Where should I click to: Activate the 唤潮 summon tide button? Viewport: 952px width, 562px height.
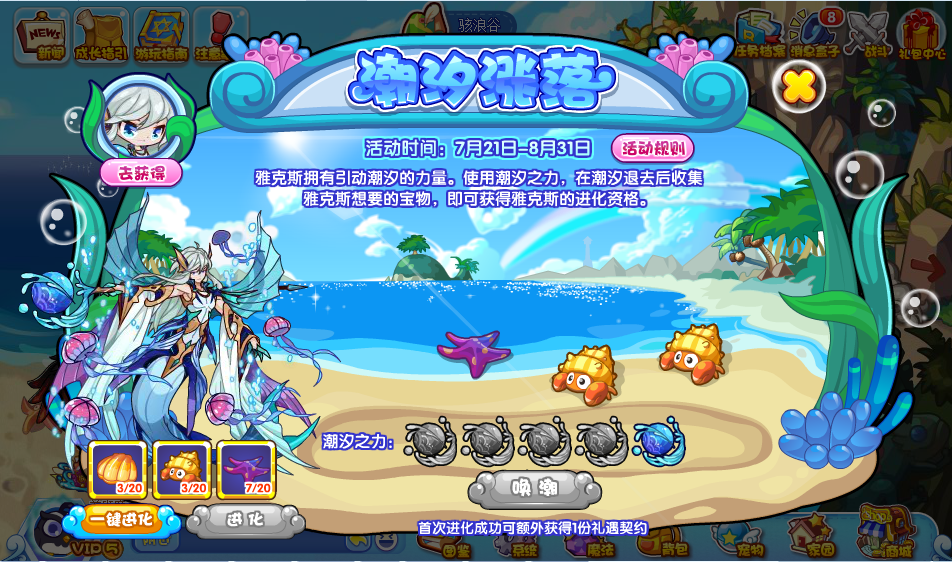click(x=535, y=488)
